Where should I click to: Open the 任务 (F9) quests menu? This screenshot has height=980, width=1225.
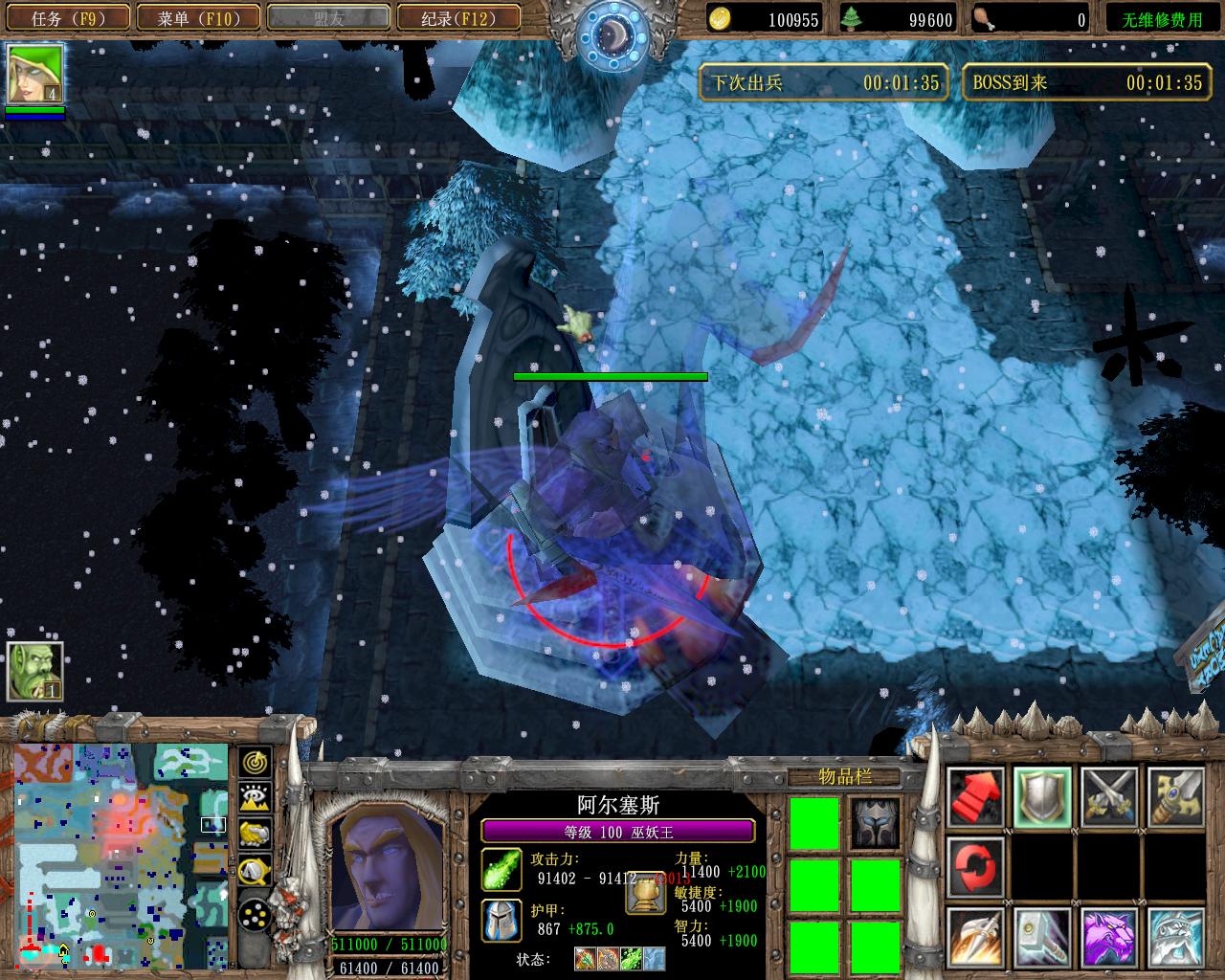click(x=67, y=18)
